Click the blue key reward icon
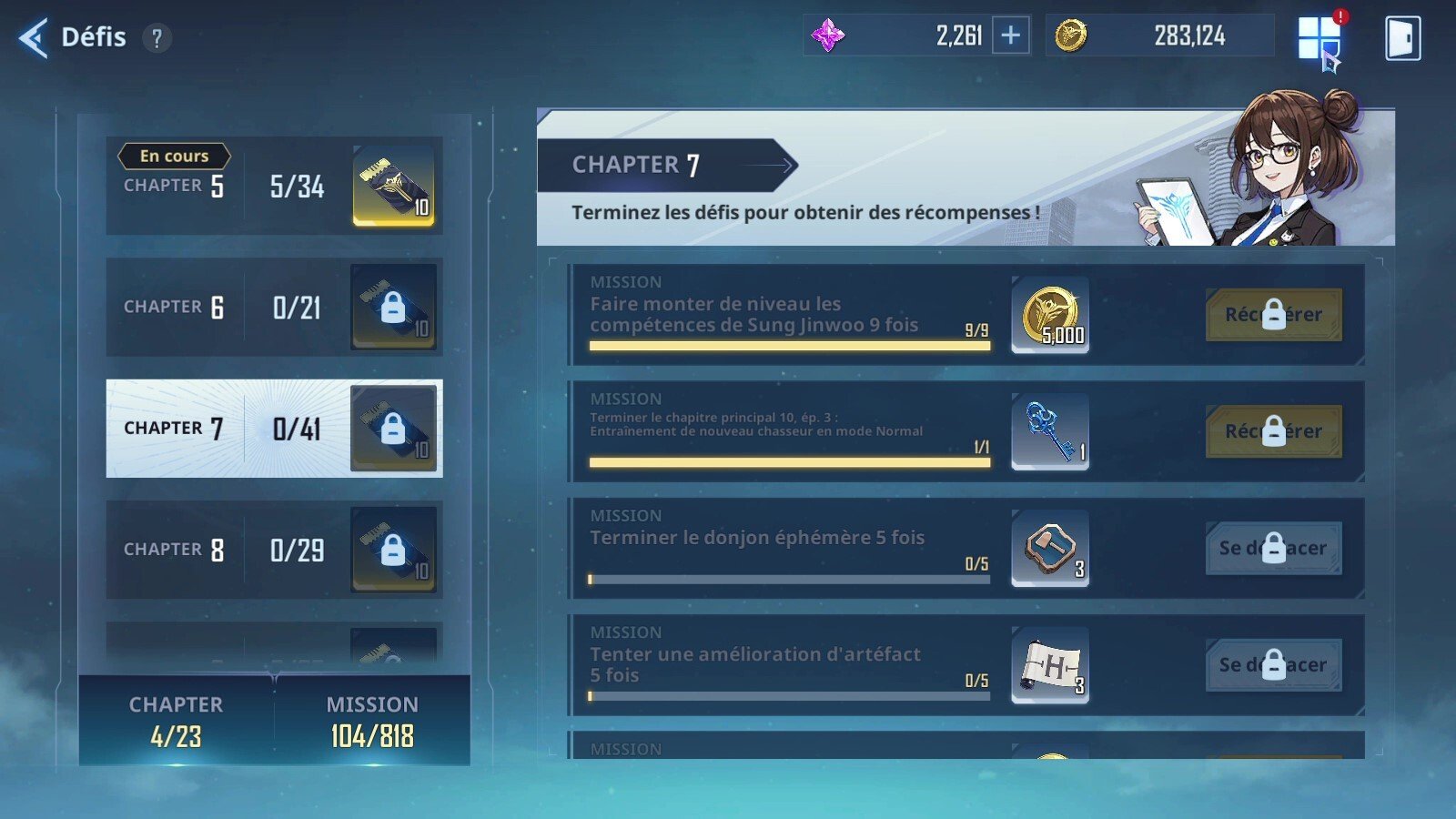The height and width of the screenshot is (819, 1456). (x=1049, y=432)
